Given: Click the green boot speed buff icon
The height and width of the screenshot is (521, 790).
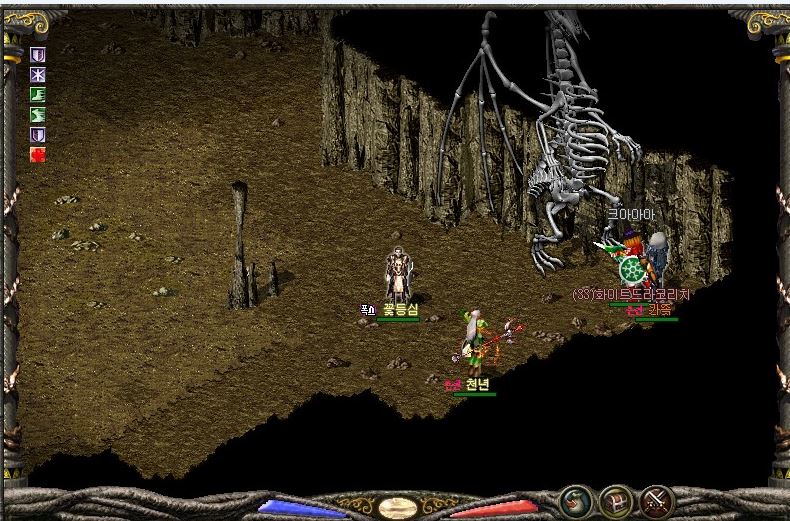Looking at the screenshot, I should 38,95.
